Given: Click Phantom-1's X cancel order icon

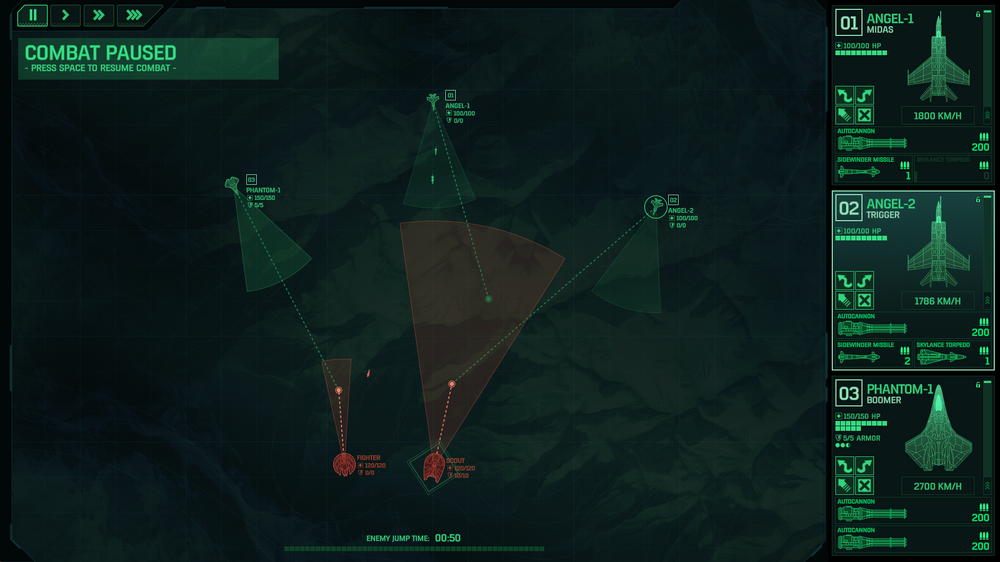Looking at the screenshot, I should coord(865,485).
